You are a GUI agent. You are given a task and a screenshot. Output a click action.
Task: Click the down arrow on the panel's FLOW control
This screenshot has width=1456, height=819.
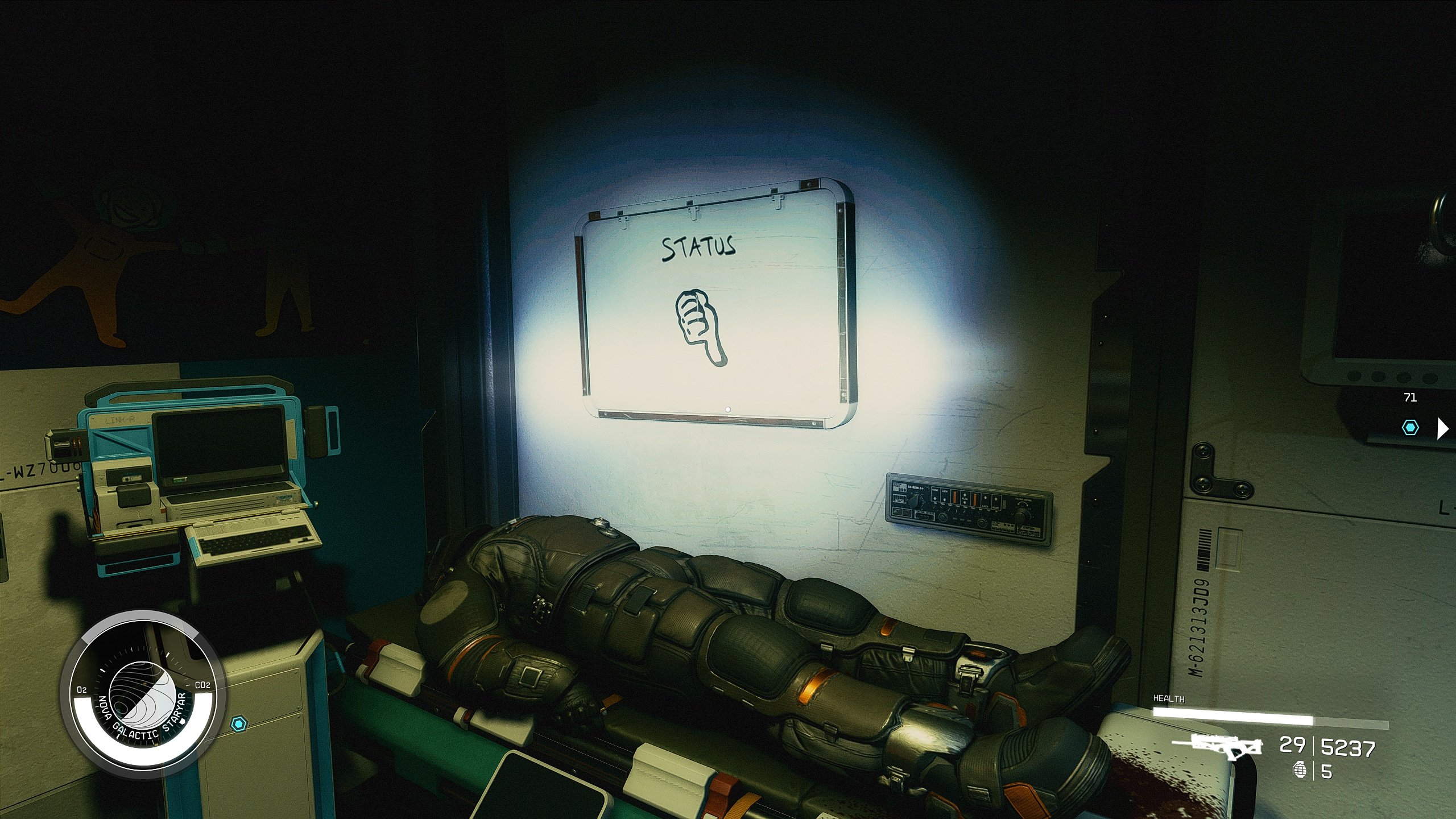point(965,502)
